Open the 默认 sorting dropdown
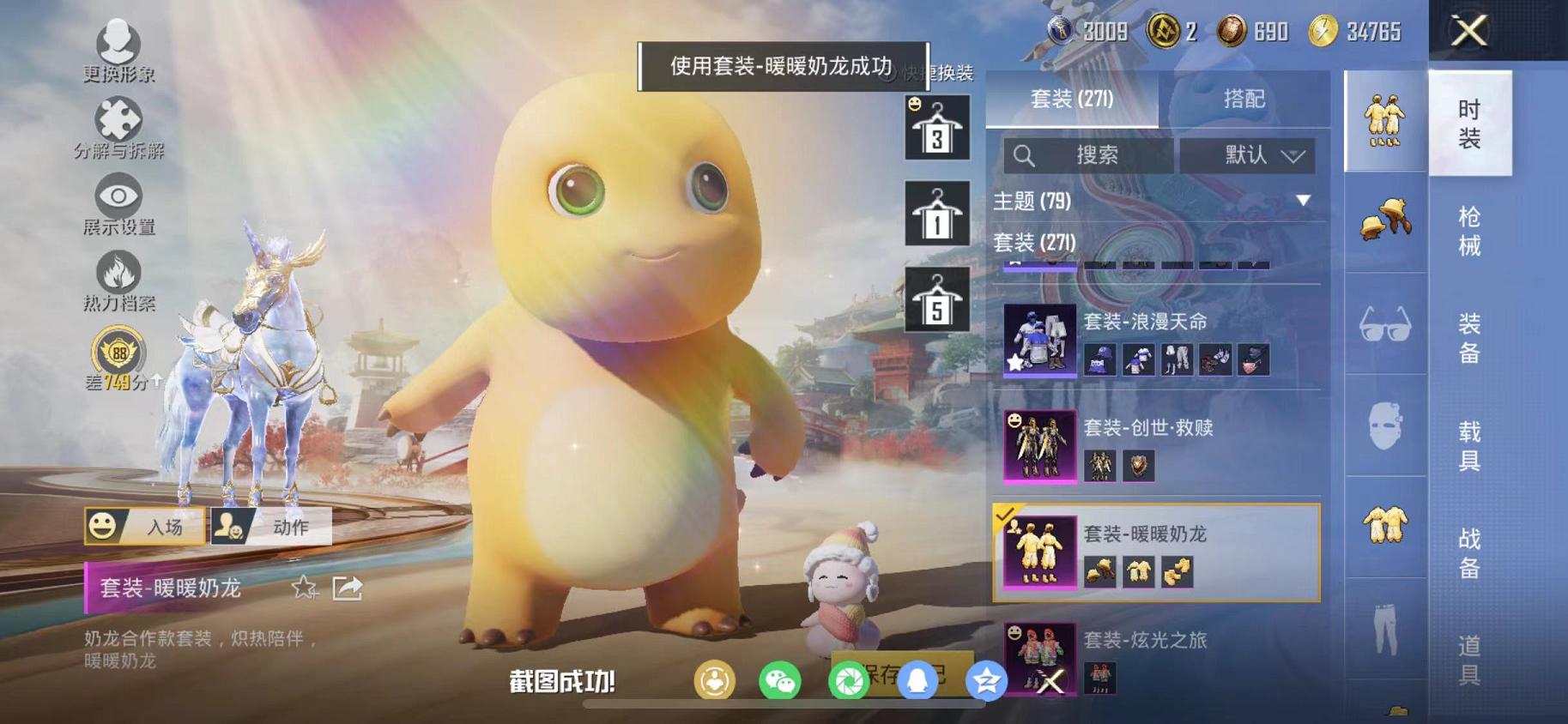 (1249, 155)
